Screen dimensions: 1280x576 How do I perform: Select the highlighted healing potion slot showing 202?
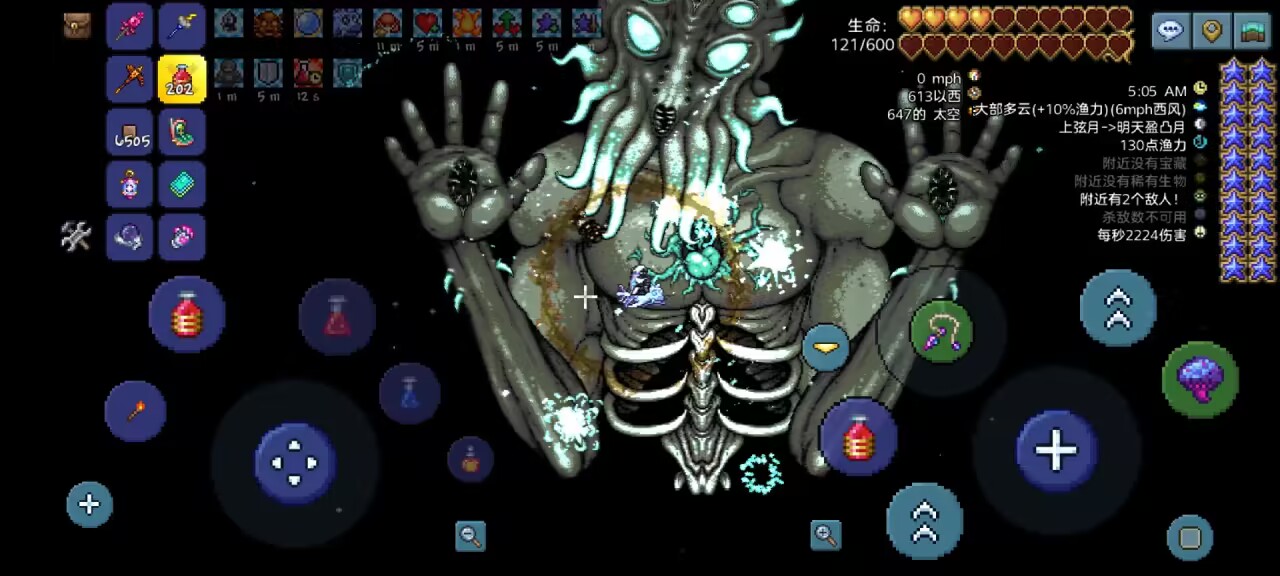coord(182,79)
